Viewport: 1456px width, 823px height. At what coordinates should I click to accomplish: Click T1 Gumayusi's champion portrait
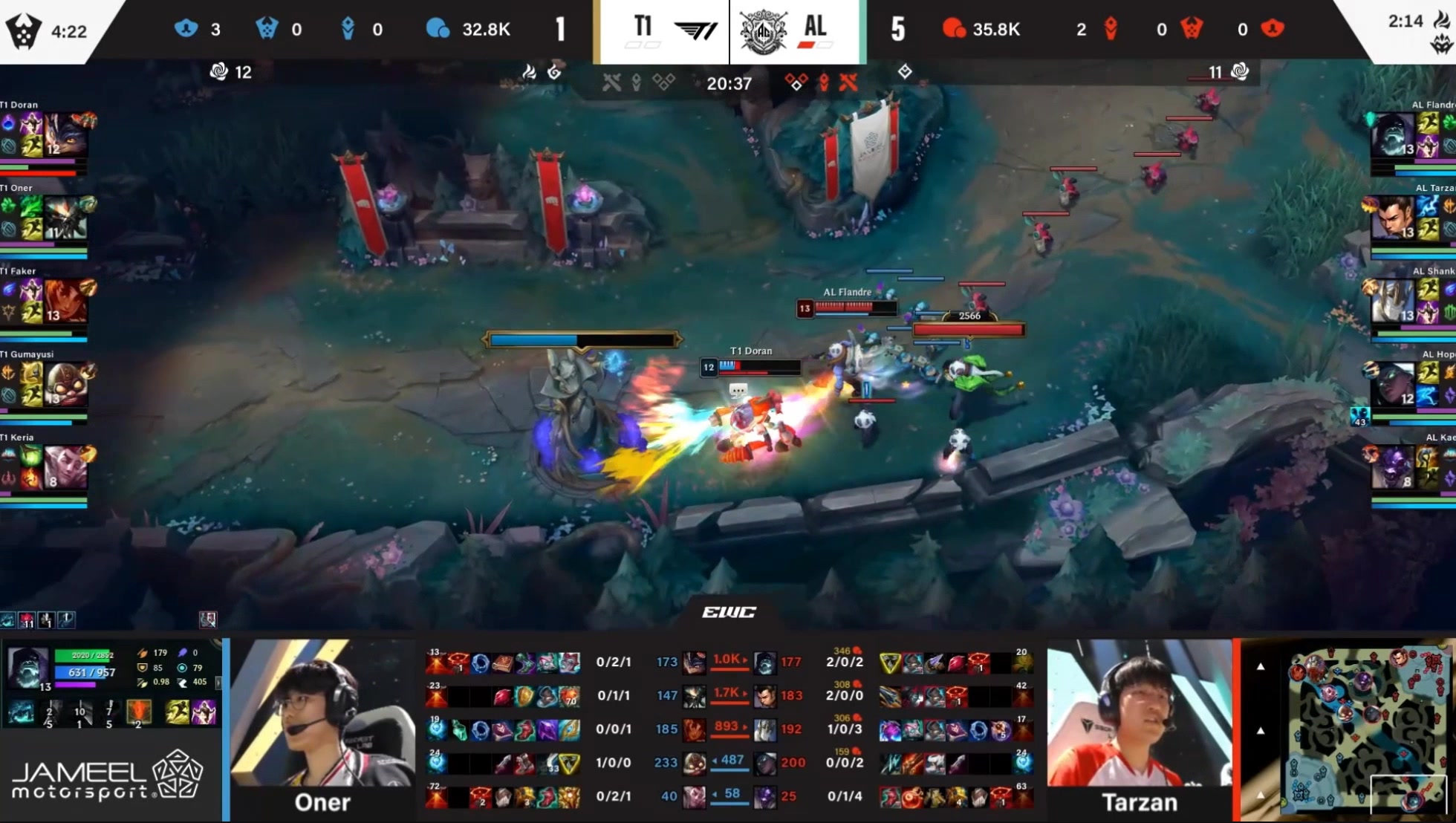(x=65, y=384)
